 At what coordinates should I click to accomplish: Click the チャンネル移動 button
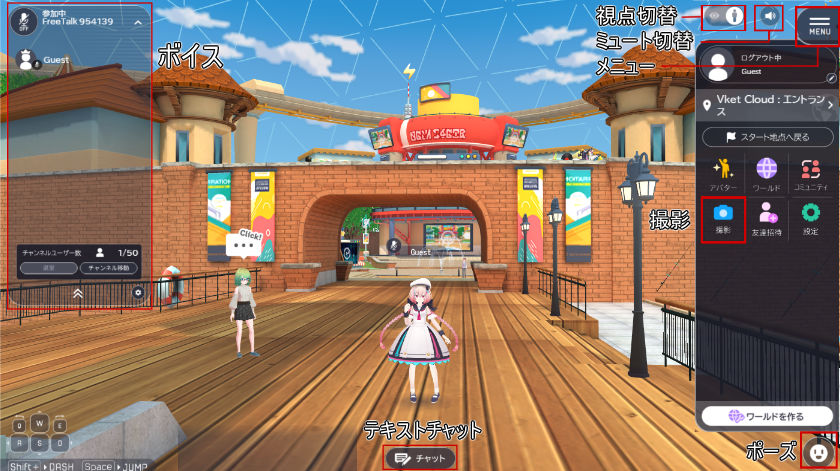(x=110, y=269)
